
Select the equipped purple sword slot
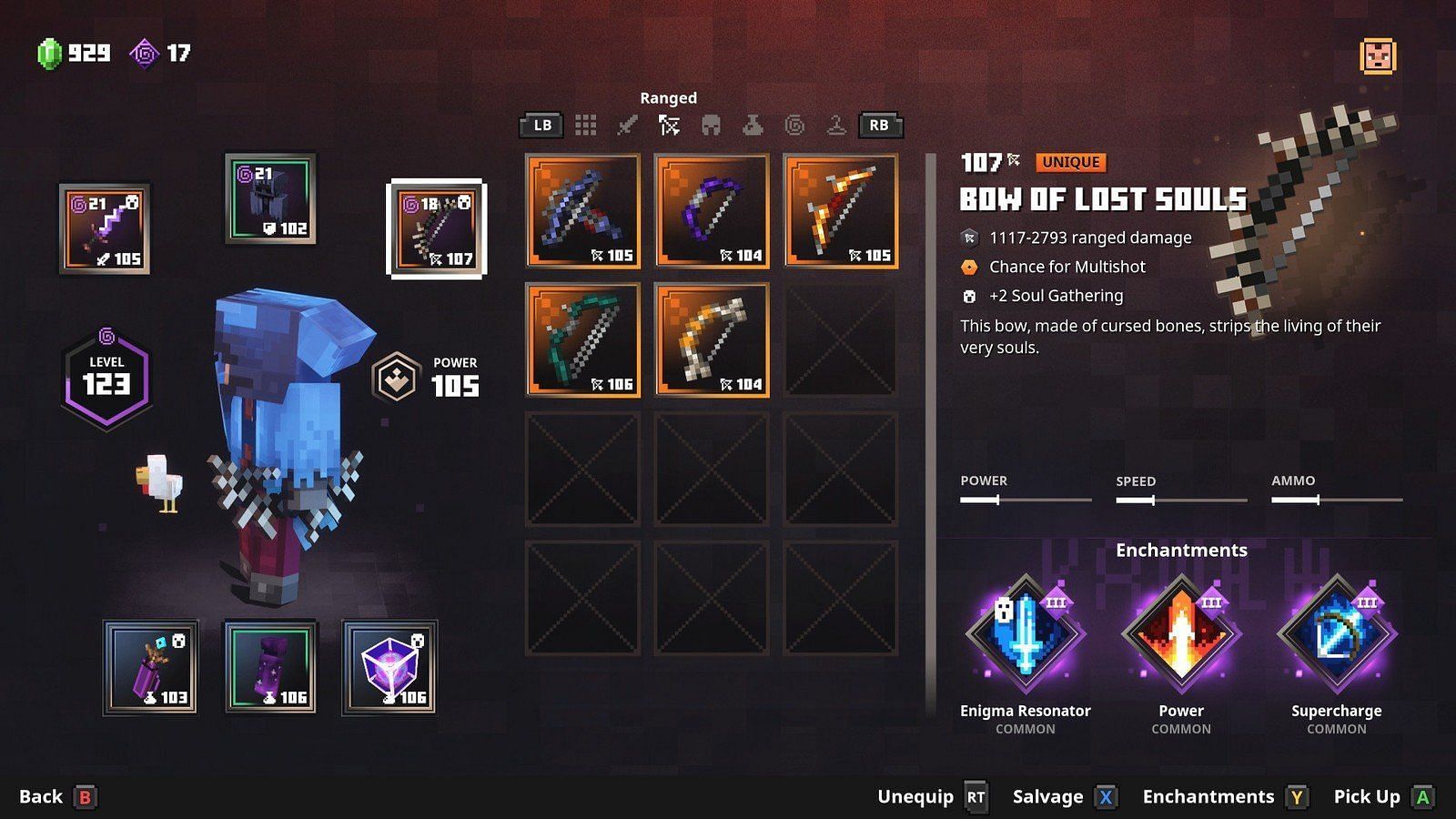(105, 228)
